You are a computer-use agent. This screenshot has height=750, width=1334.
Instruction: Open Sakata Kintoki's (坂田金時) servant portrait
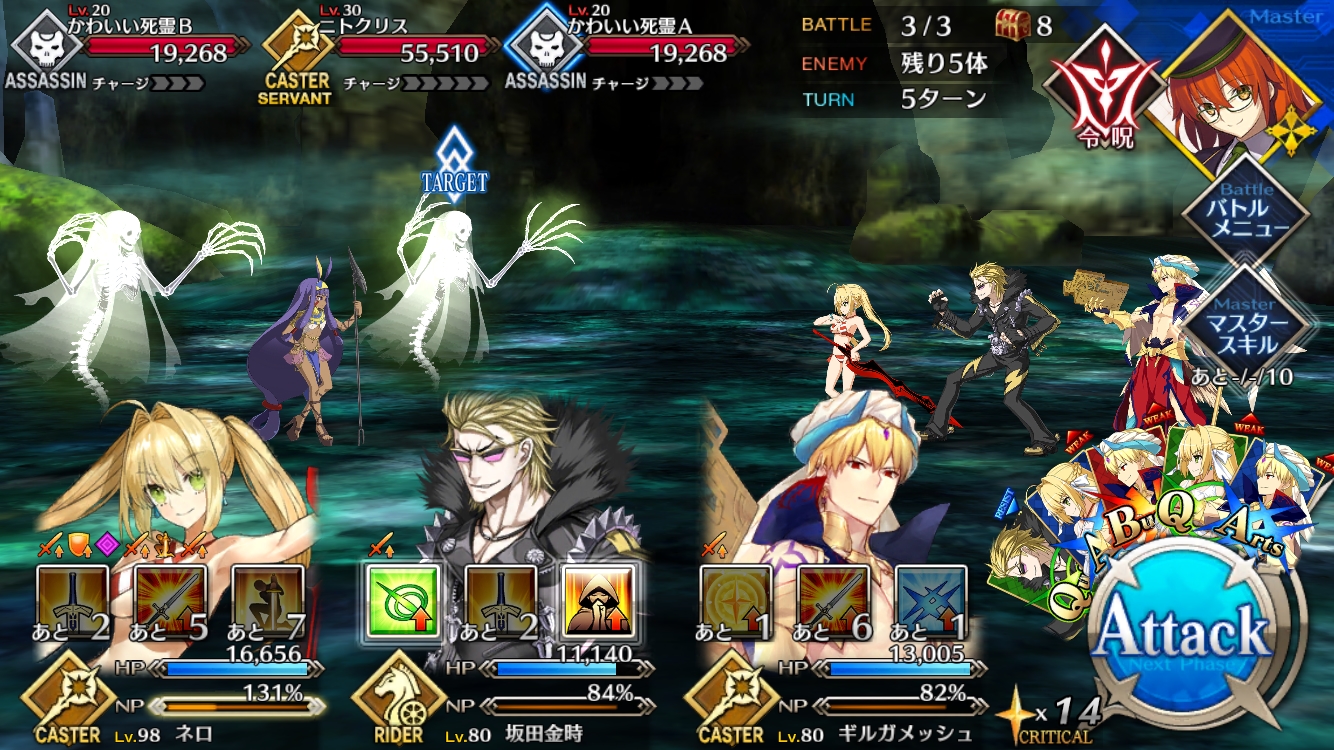coord(520,470)
